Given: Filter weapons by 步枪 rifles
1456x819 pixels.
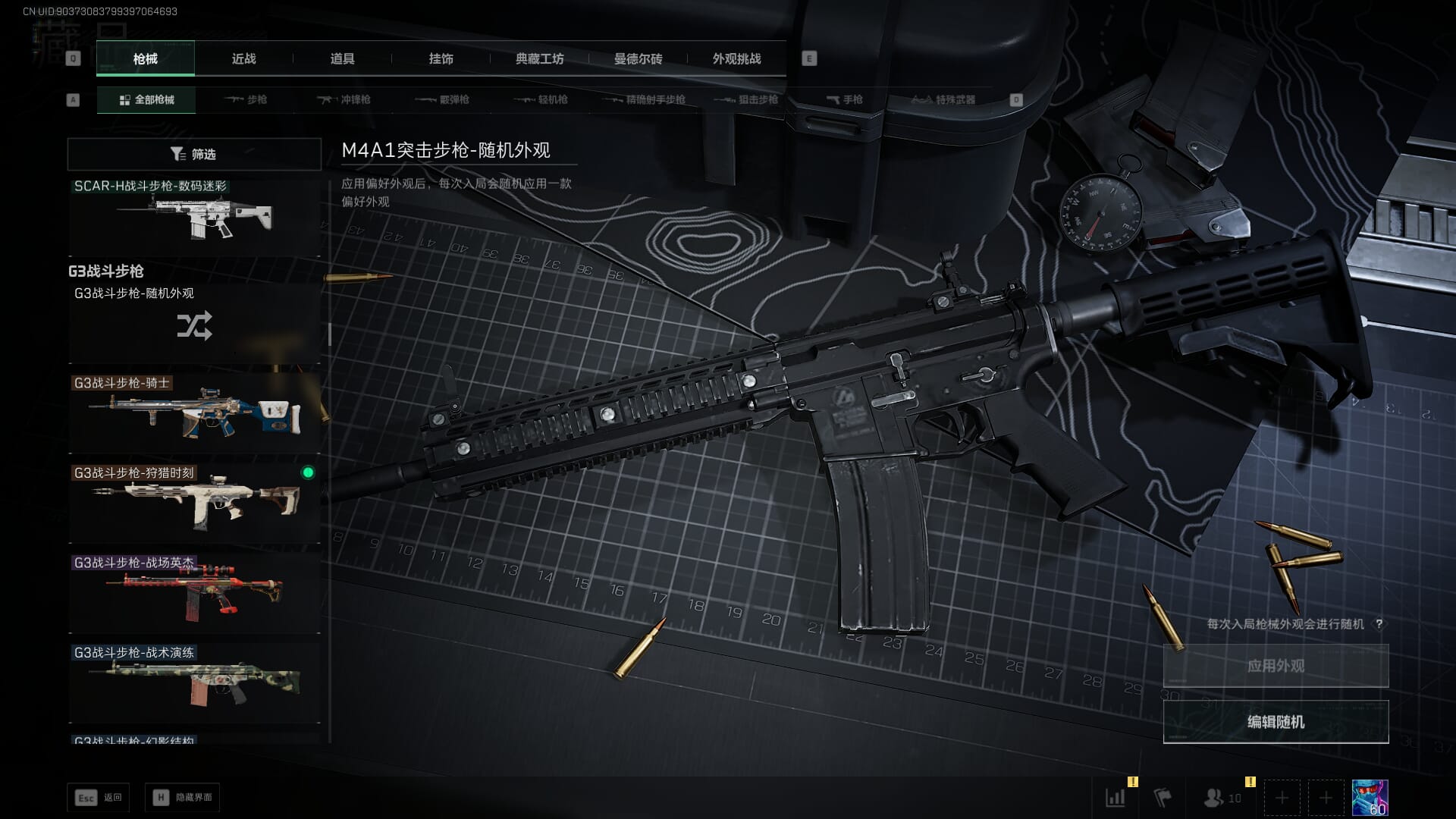Looking at the screenshot, I should [x=246, y=99].
